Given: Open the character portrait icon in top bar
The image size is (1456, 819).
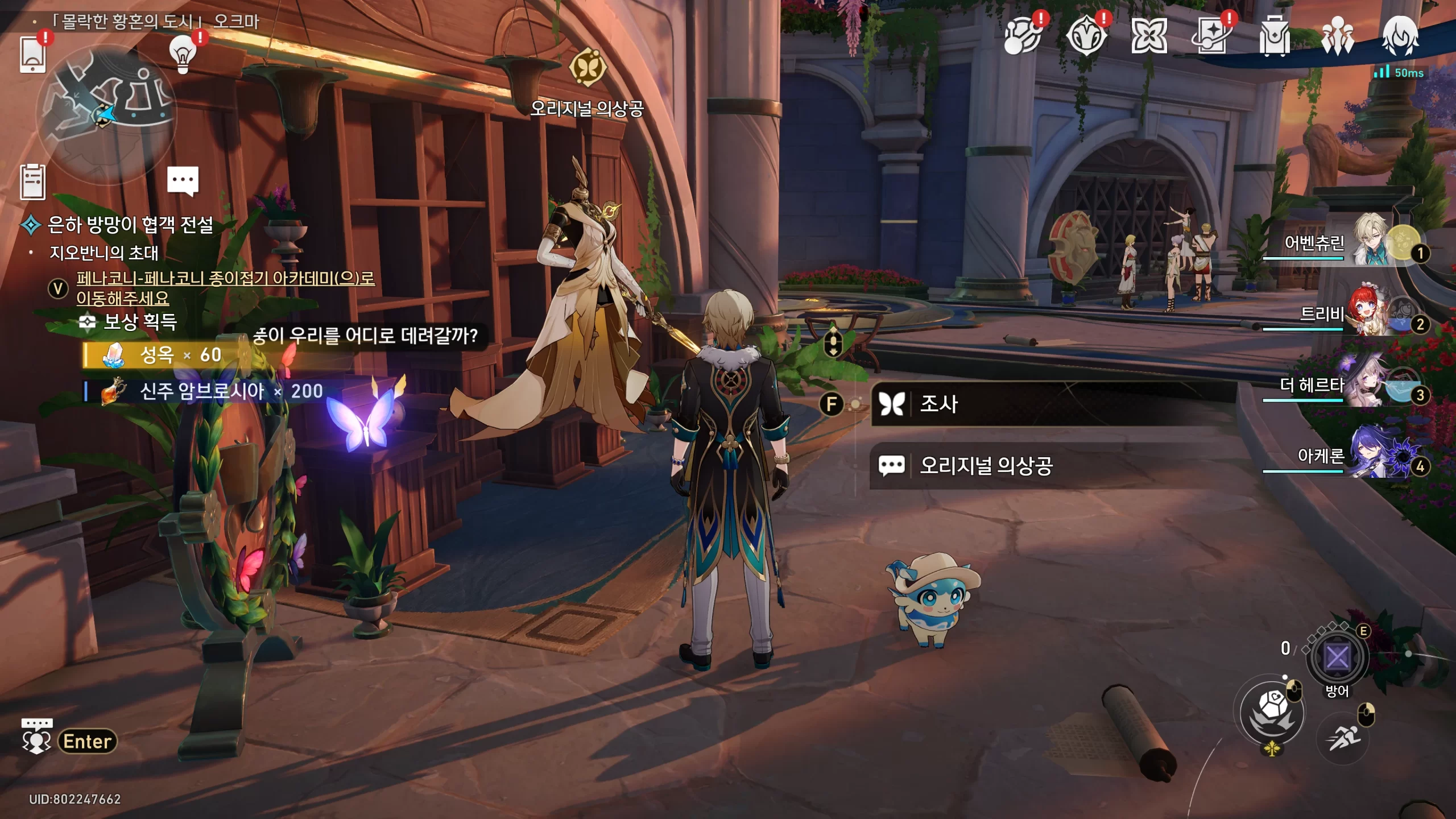Looking at the screenshot, I should [x=1400, y=36].
